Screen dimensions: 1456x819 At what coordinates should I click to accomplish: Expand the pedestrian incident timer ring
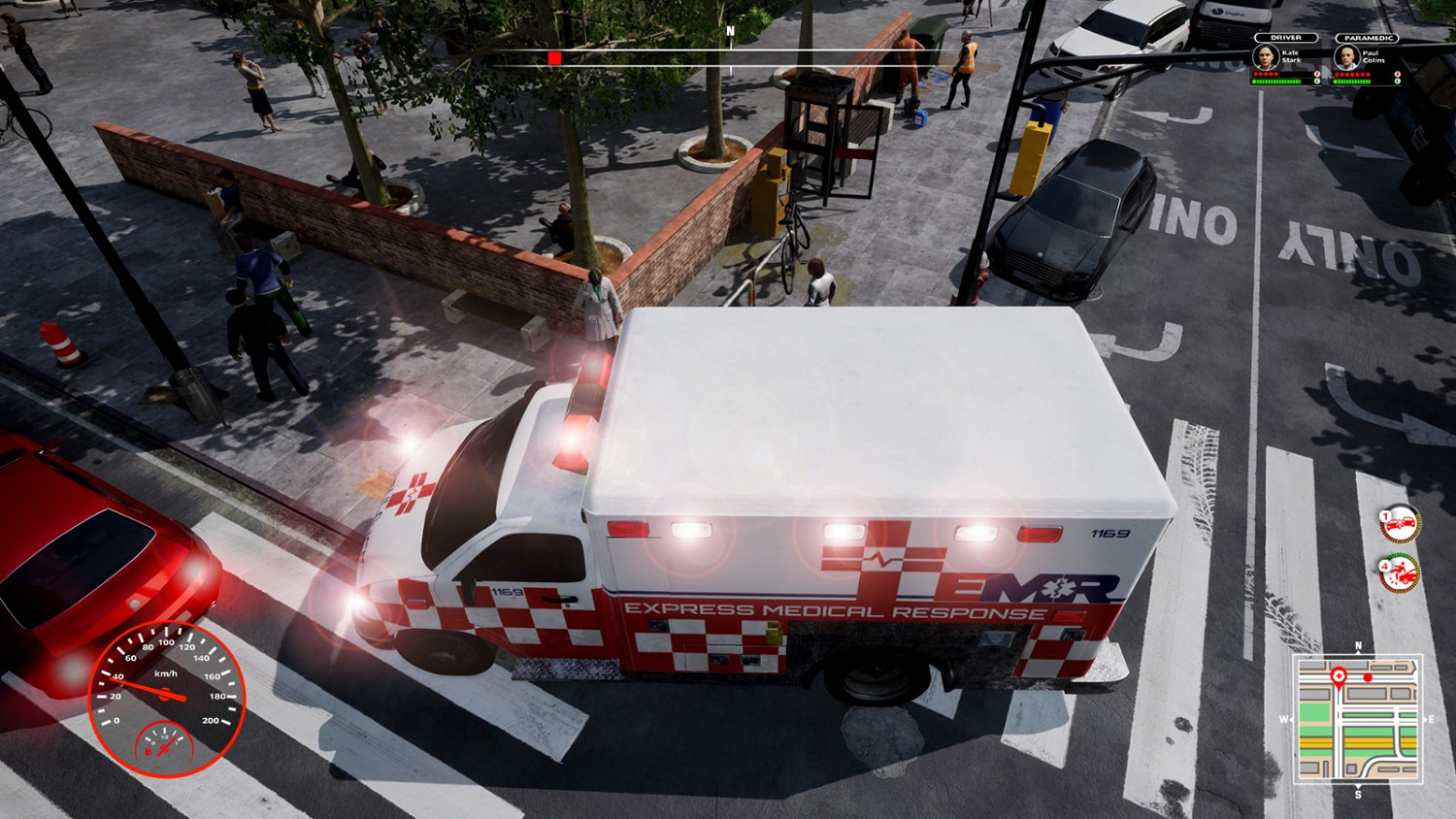[x=1401, y=573]
